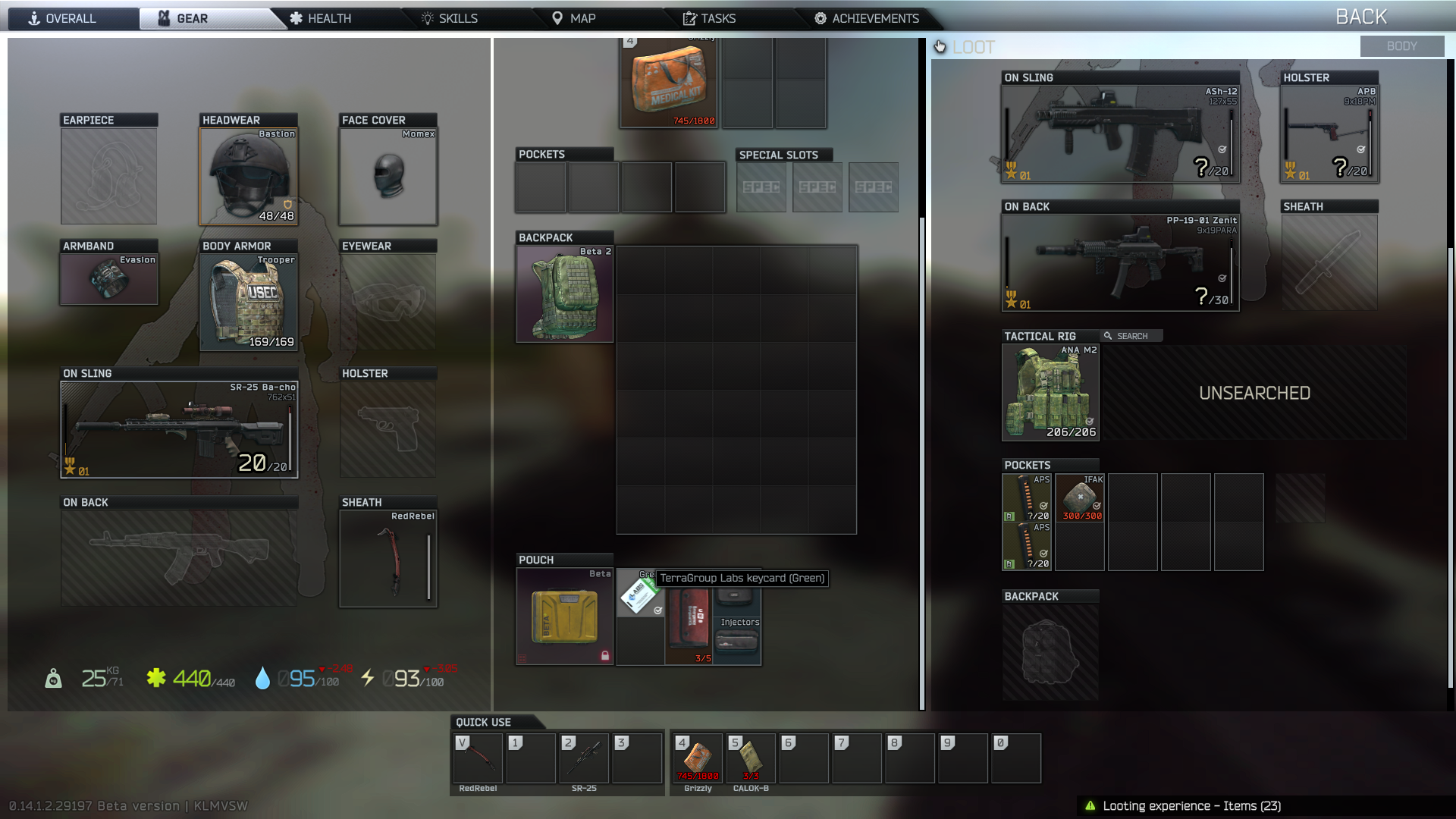
Task: Select the Bastion helmet in headwear slot
Action: tap(249, 176)
